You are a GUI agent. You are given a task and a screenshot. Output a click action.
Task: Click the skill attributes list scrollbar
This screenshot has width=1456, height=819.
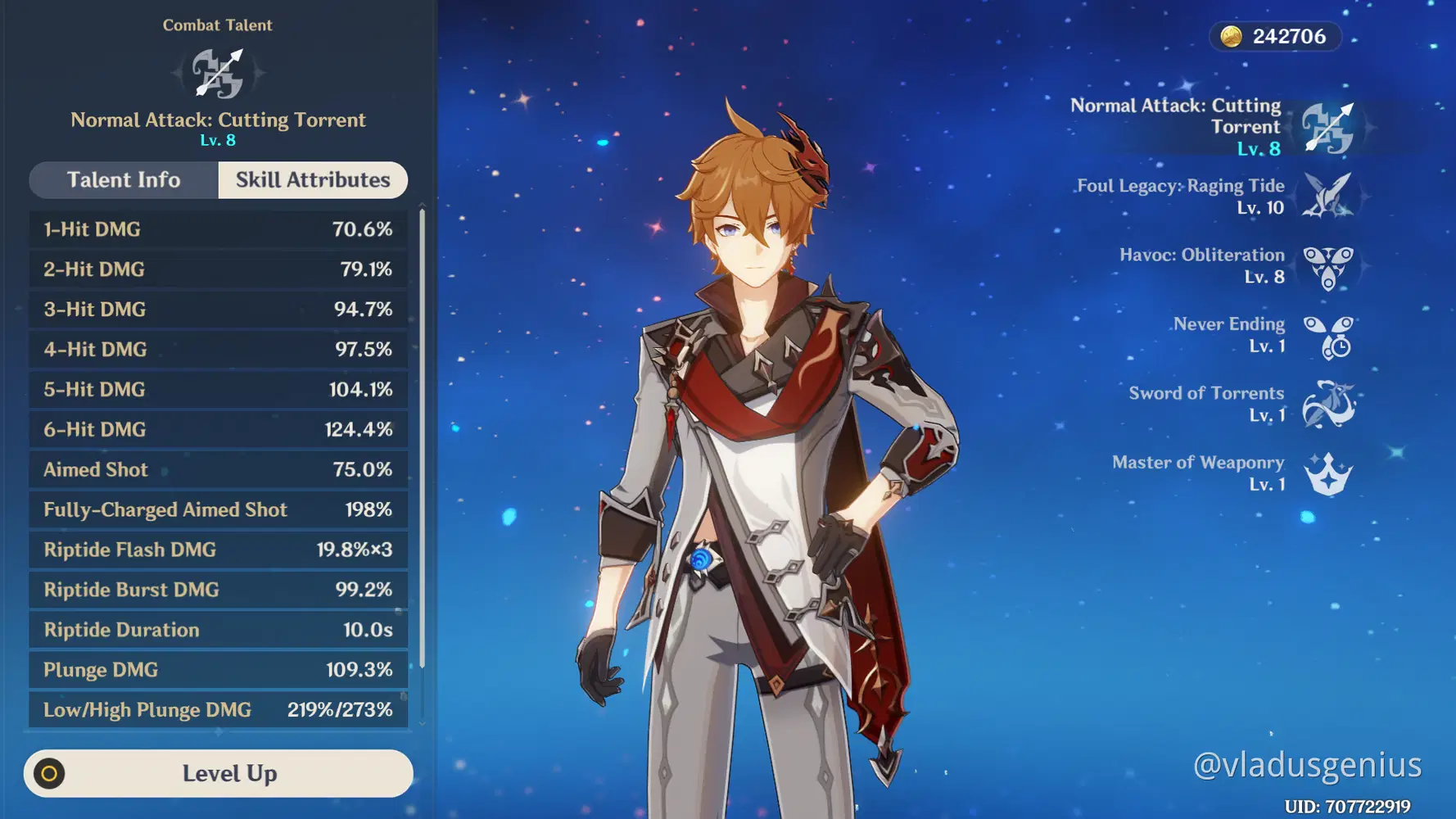pos(423,438)
